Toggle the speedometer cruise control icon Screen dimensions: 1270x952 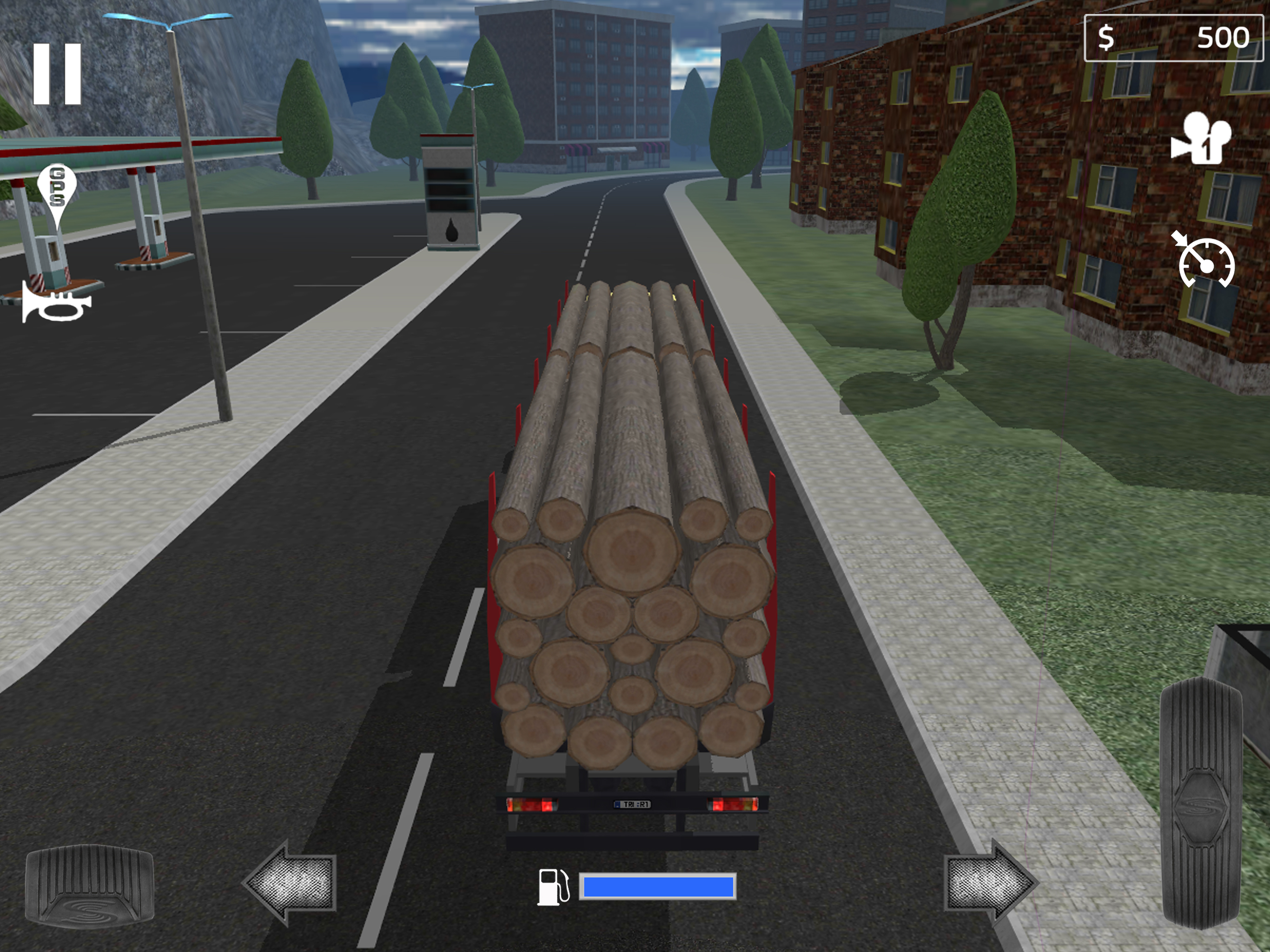1204,261
